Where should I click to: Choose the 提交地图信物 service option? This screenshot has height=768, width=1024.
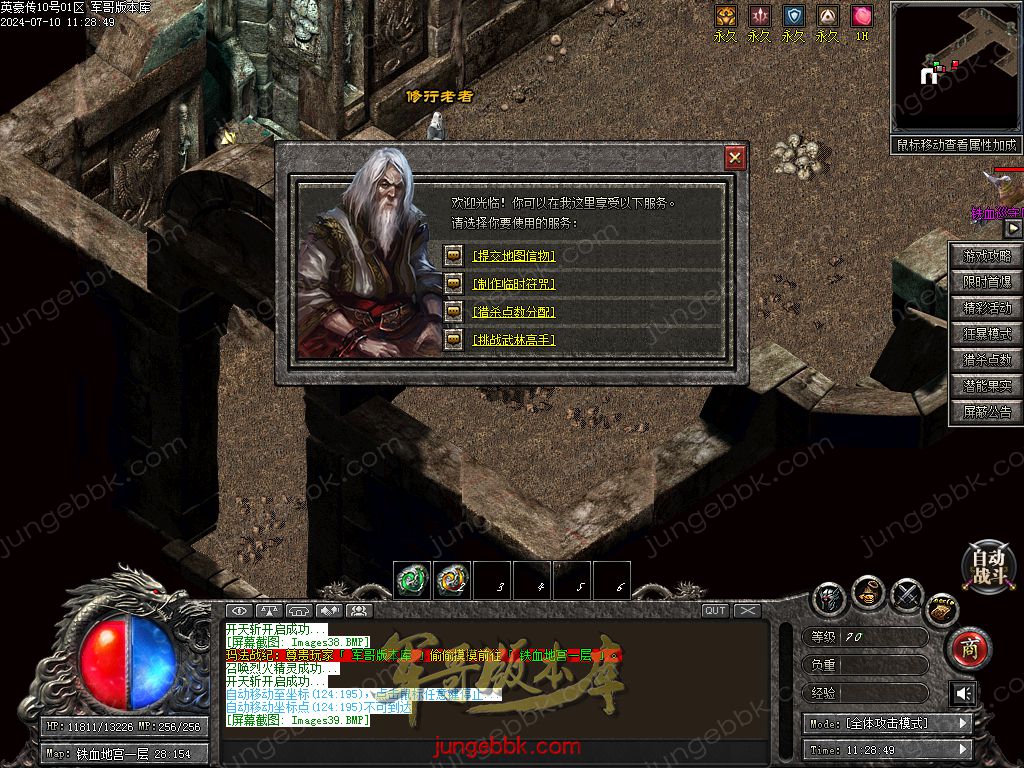514,256
